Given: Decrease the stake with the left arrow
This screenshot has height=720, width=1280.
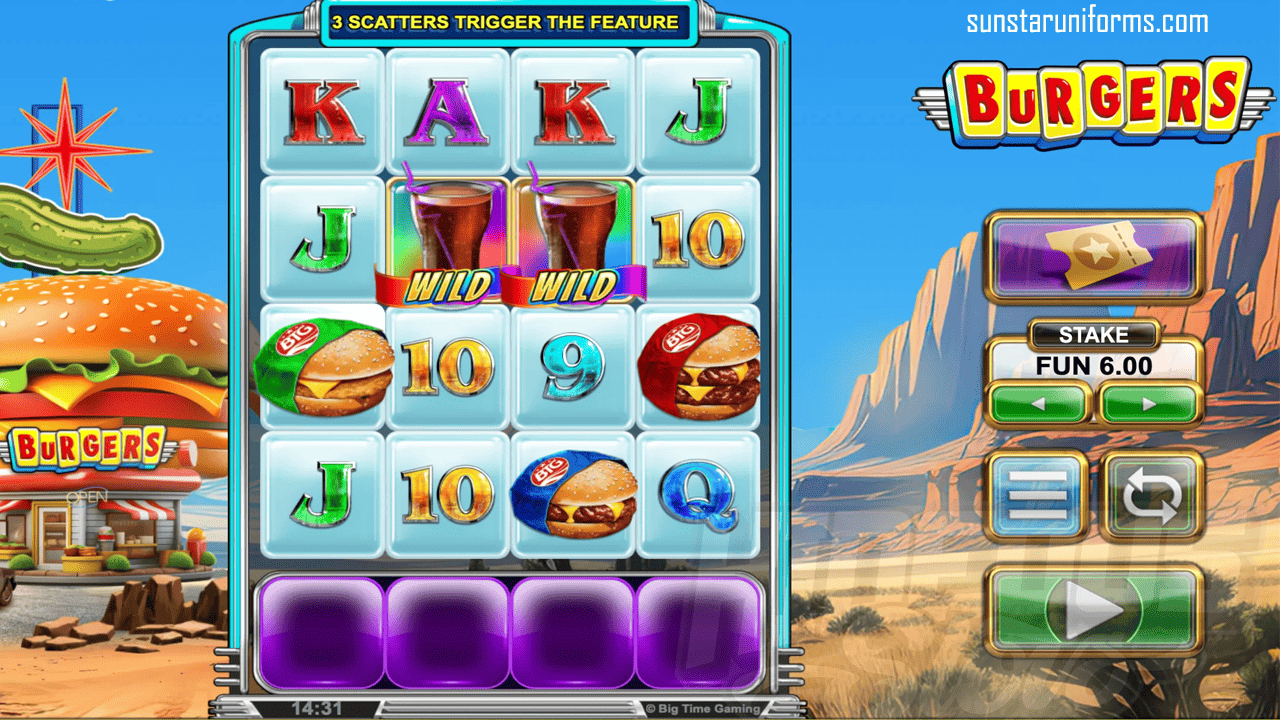Looking at the screenshot, I should coord(1039,405).
